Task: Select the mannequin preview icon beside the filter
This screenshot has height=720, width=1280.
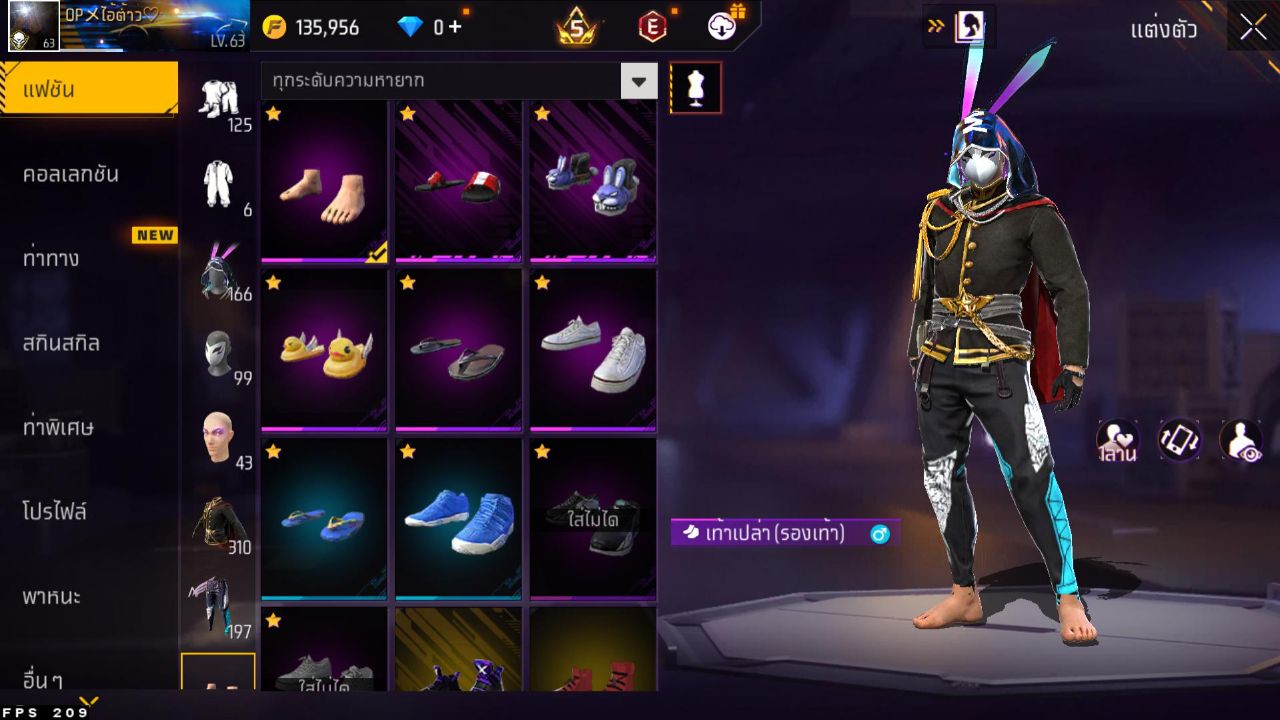Action: (696, 87)
